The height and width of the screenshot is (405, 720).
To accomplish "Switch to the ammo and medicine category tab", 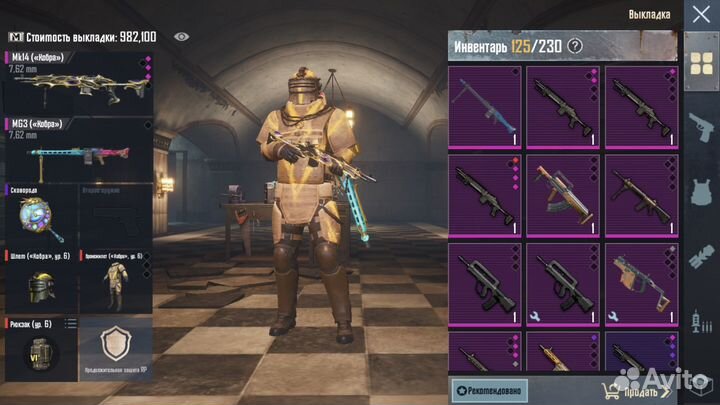I will (698, 320).
